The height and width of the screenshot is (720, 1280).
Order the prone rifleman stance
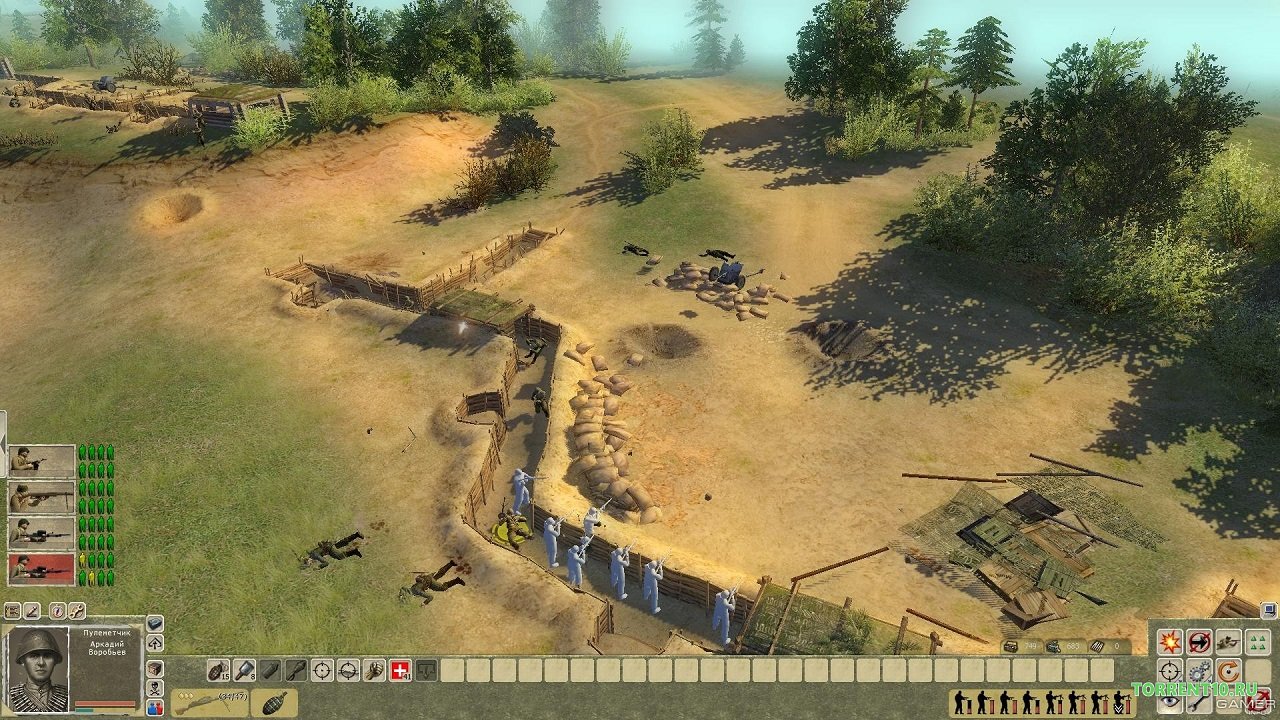point(1228,642)
